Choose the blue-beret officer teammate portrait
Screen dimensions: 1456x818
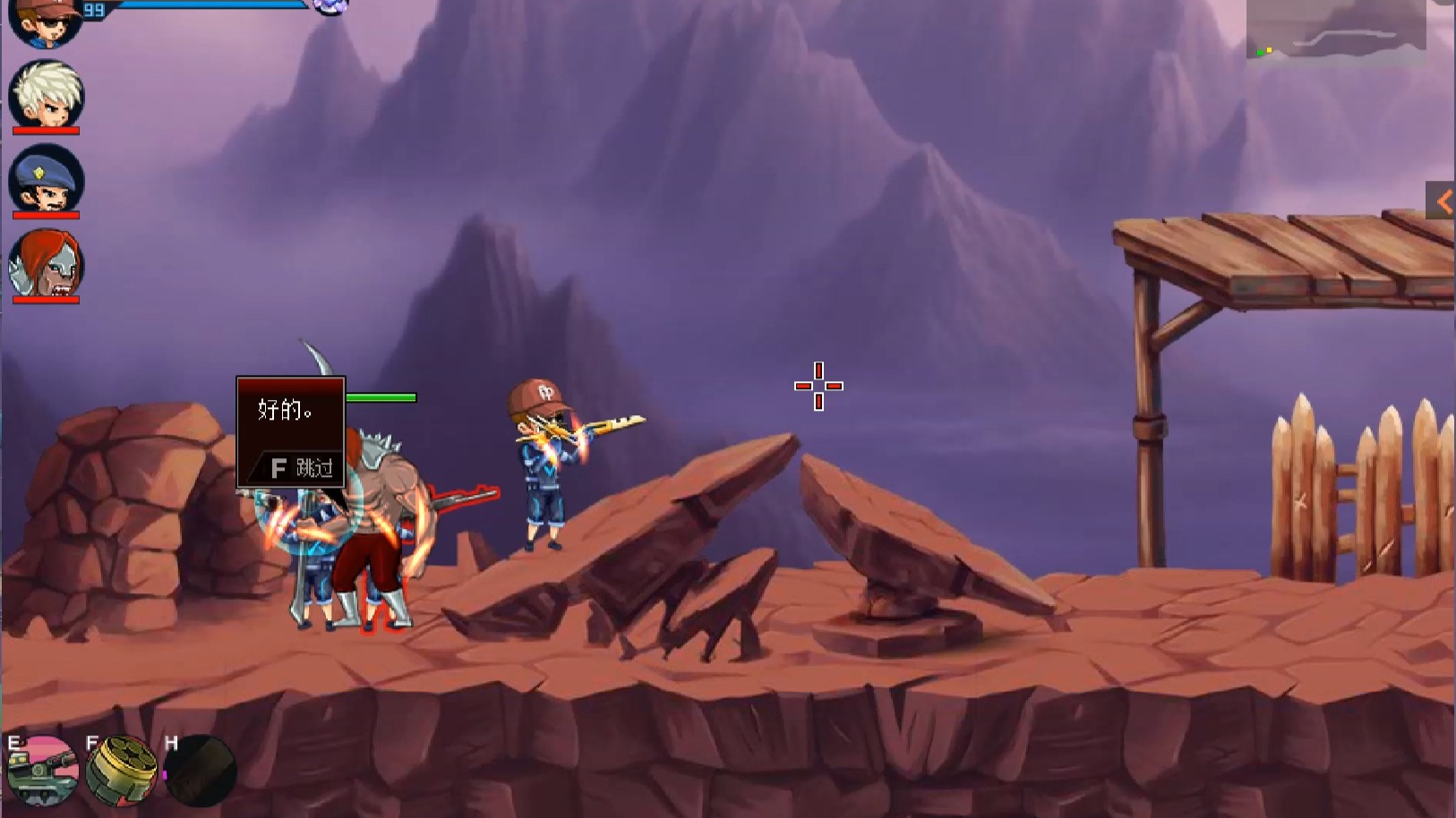(x=46, y=179)
